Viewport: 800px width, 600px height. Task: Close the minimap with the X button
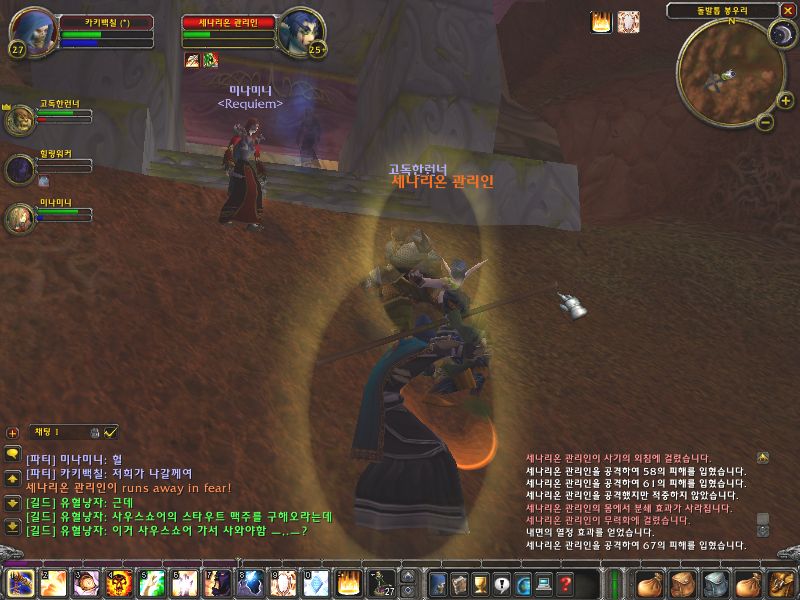pyautogui.click(x=788, y=10)
